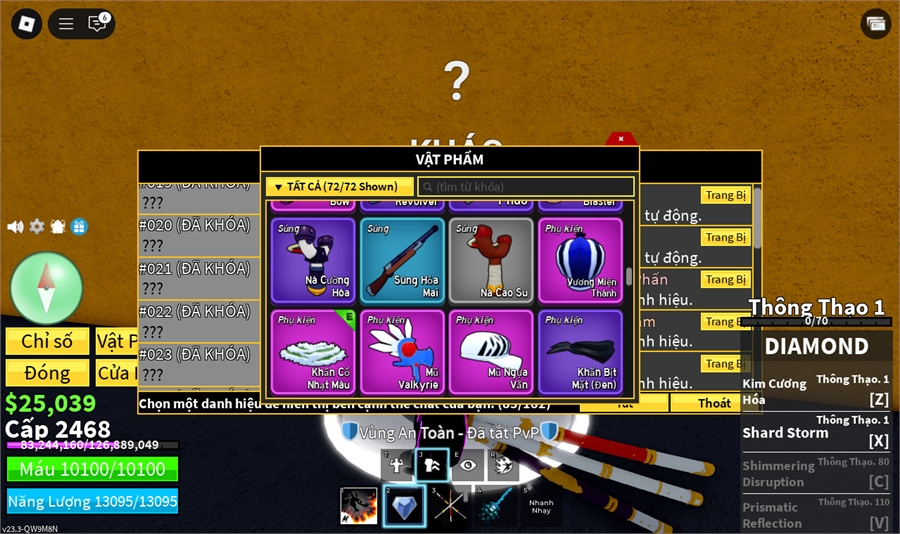
Task: Toggle the sound speaker icon
Action: pos(15,227)
